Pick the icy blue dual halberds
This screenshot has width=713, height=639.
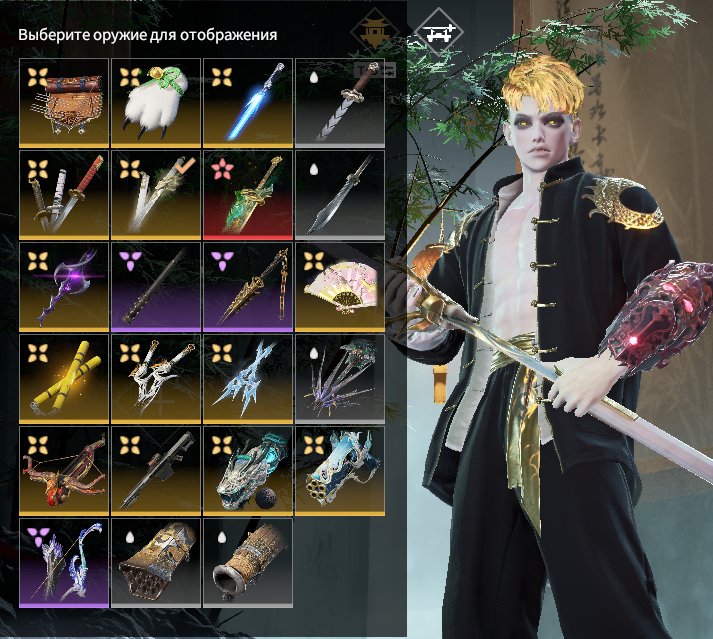(x=248, y=379)
